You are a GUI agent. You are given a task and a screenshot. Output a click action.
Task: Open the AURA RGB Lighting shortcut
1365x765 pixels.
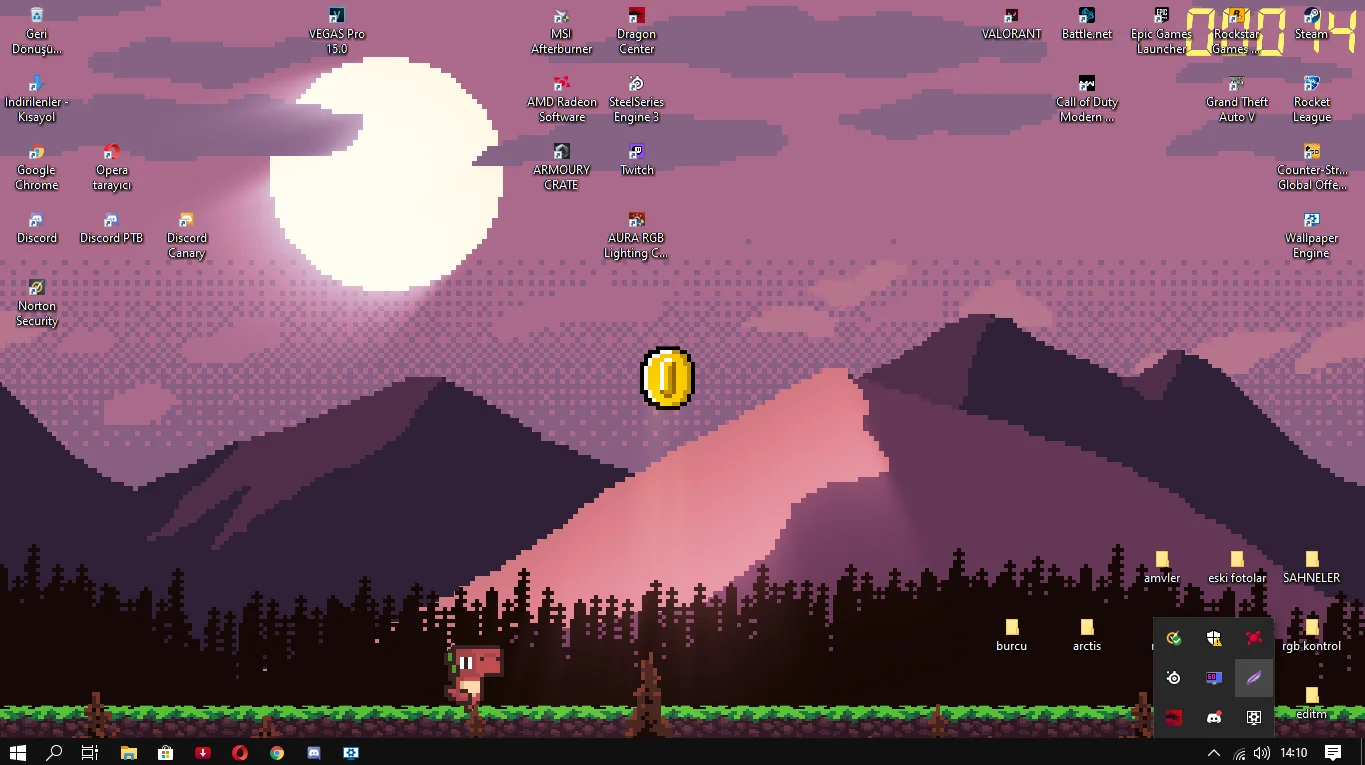click(636, 226)
